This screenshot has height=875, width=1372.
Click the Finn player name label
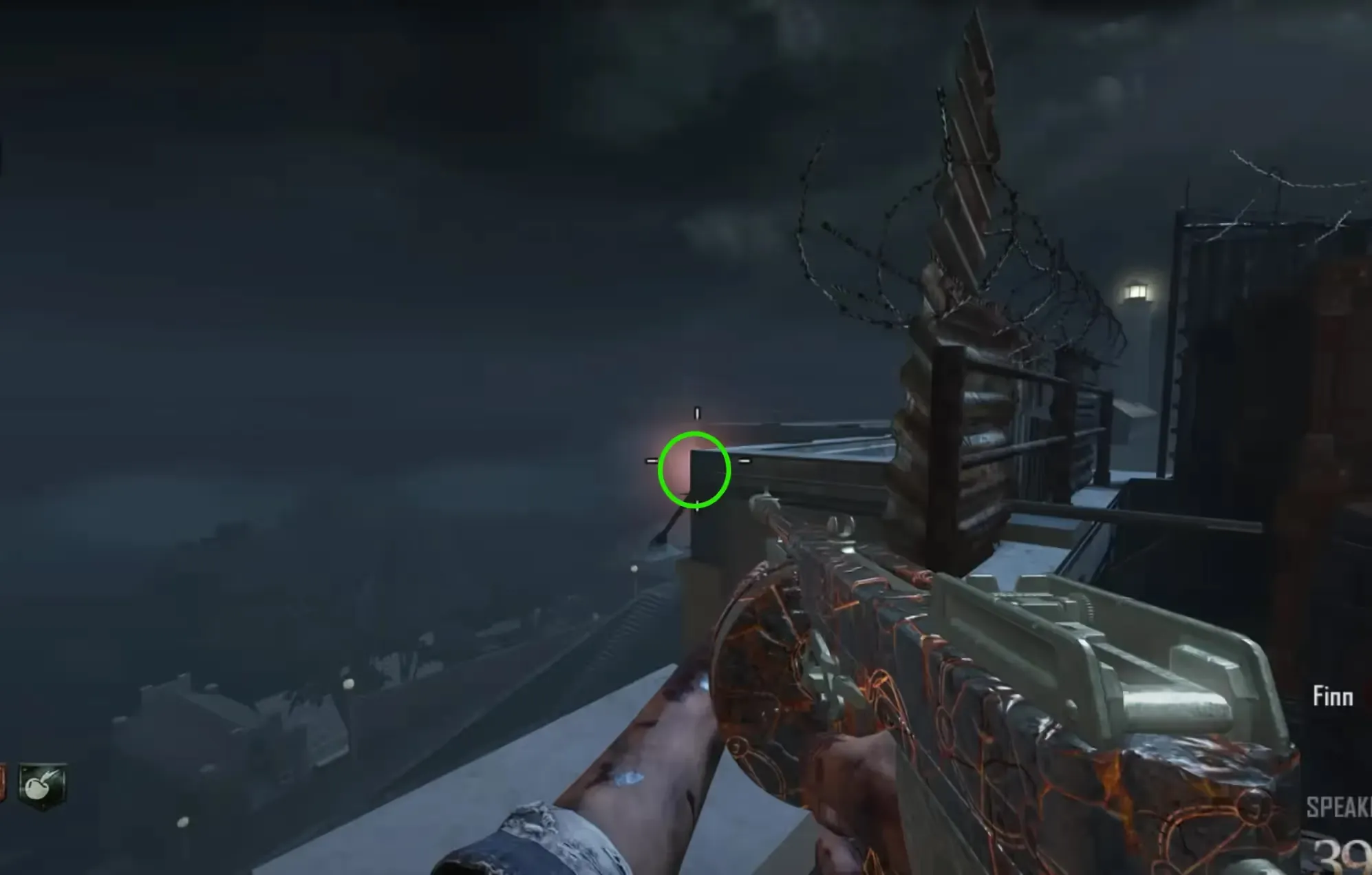(1332, 697)
